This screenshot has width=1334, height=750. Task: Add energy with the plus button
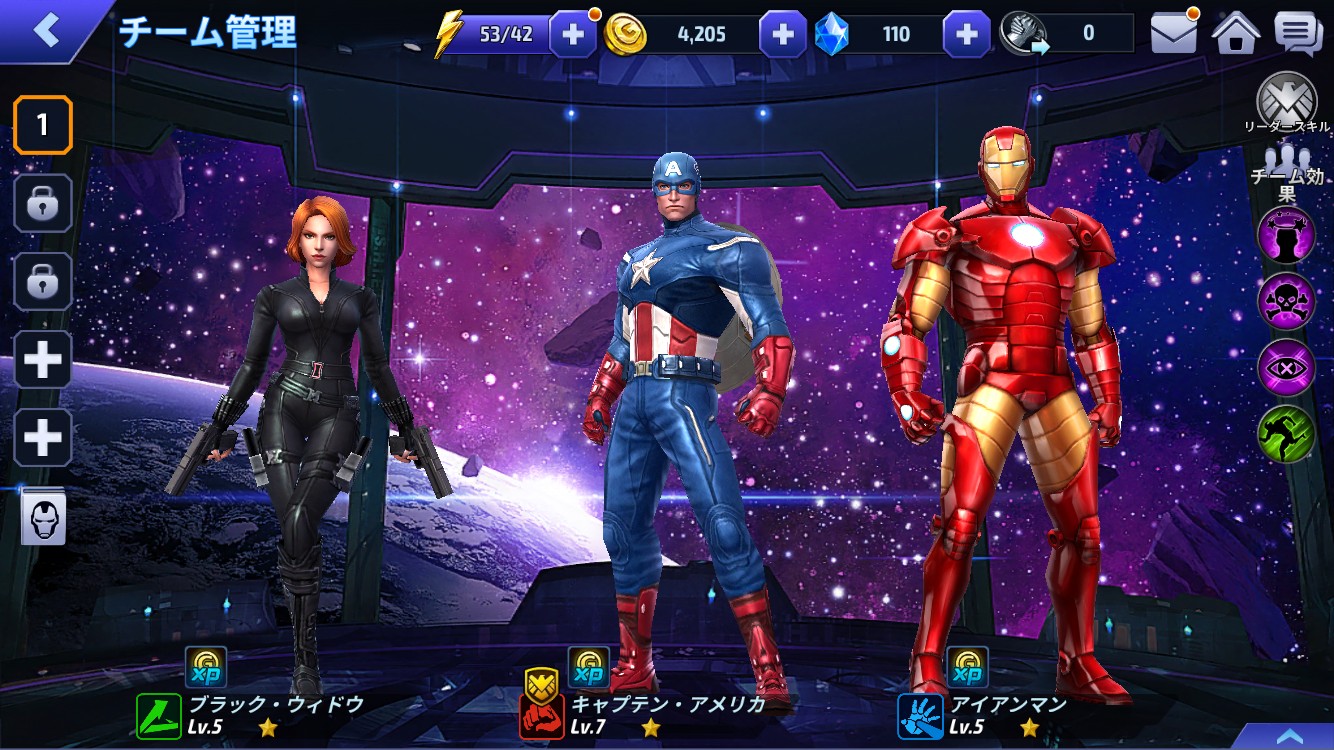[x=573, y=35]
